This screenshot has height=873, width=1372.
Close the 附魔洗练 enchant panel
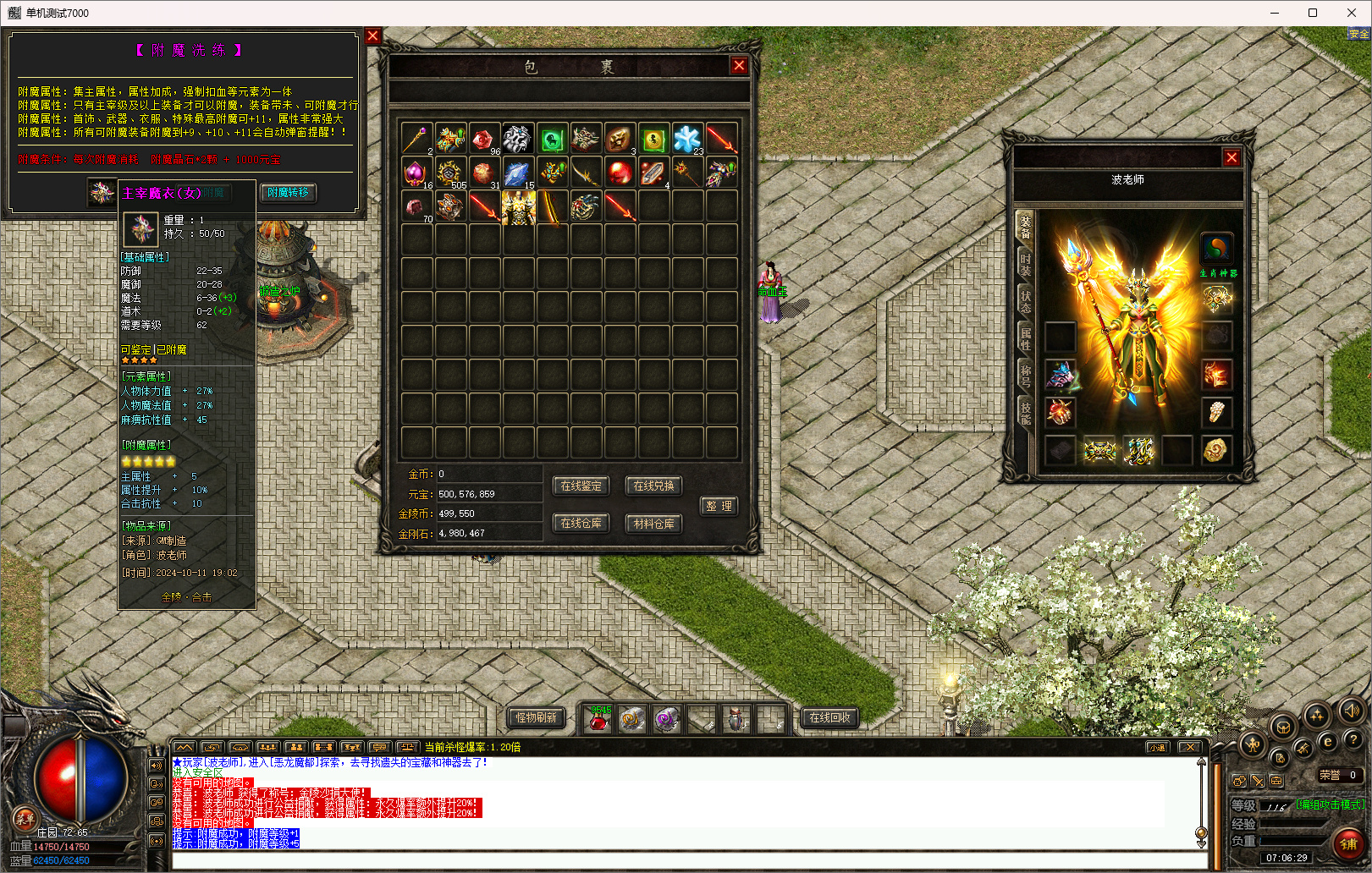click(372, 36)
